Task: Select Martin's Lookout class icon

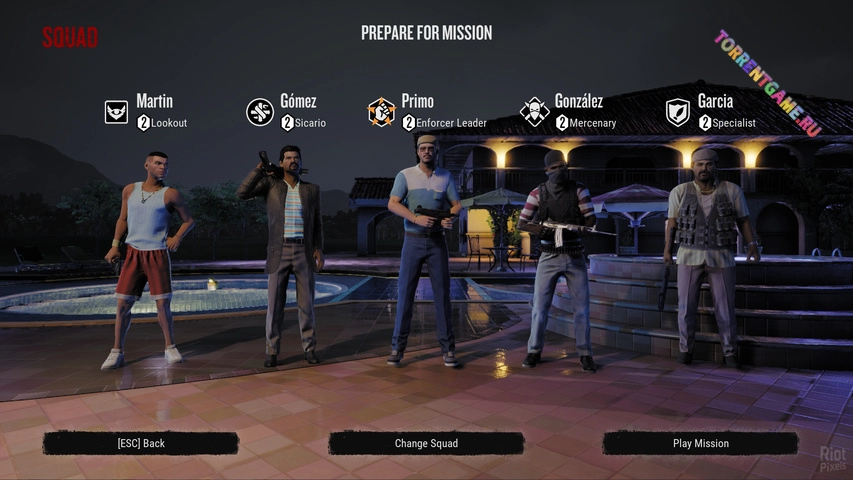Action: pyautogui.click(x=117, y=112)
